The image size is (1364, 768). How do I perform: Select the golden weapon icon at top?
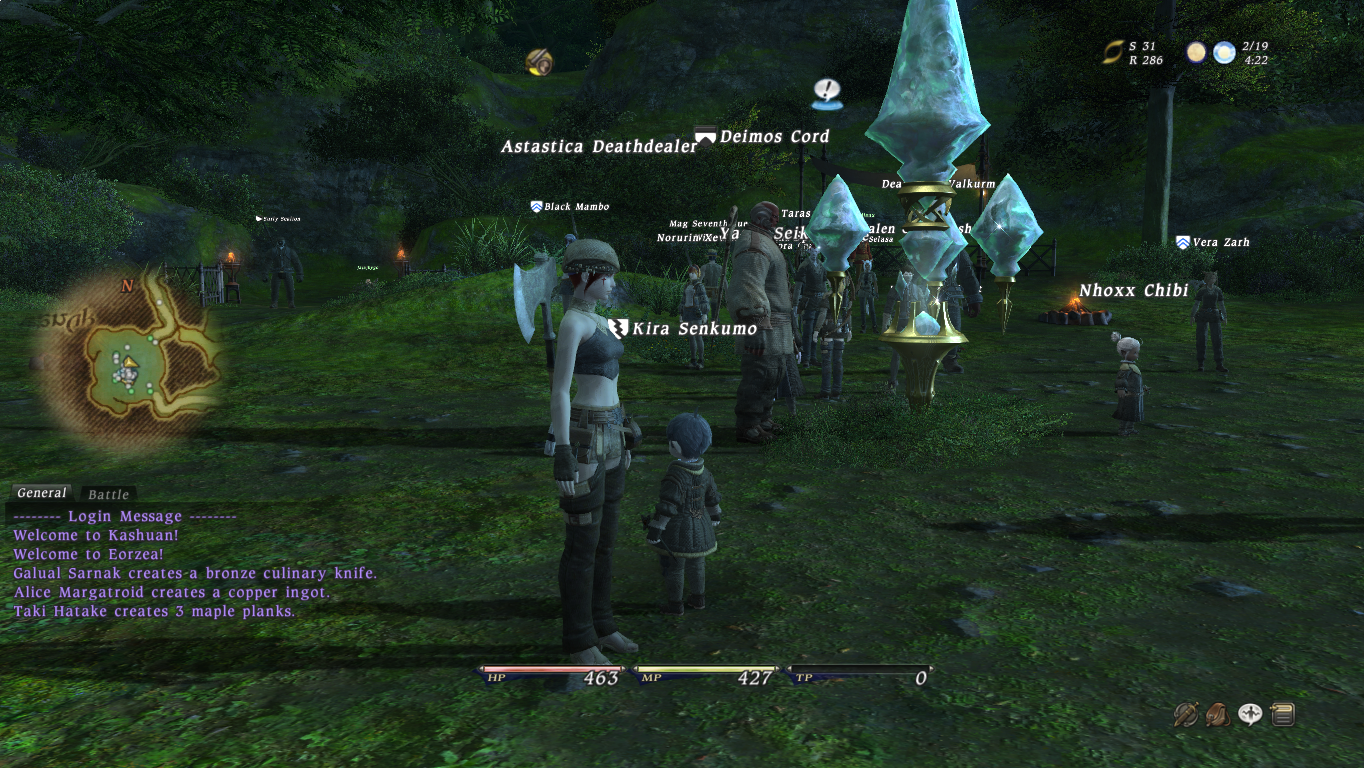[540, 62]
